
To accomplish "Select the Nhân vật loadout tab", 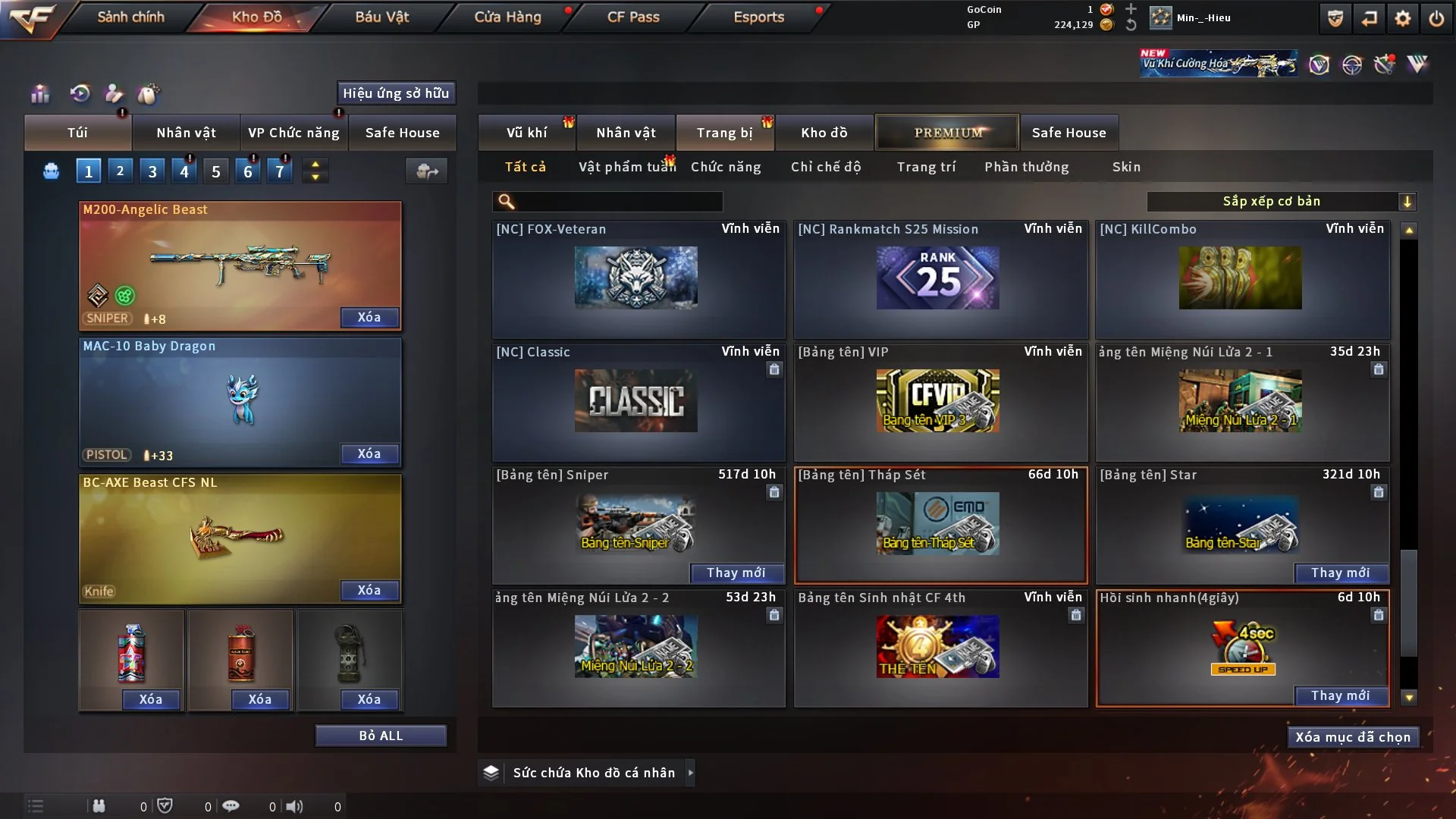I will 186,133.
